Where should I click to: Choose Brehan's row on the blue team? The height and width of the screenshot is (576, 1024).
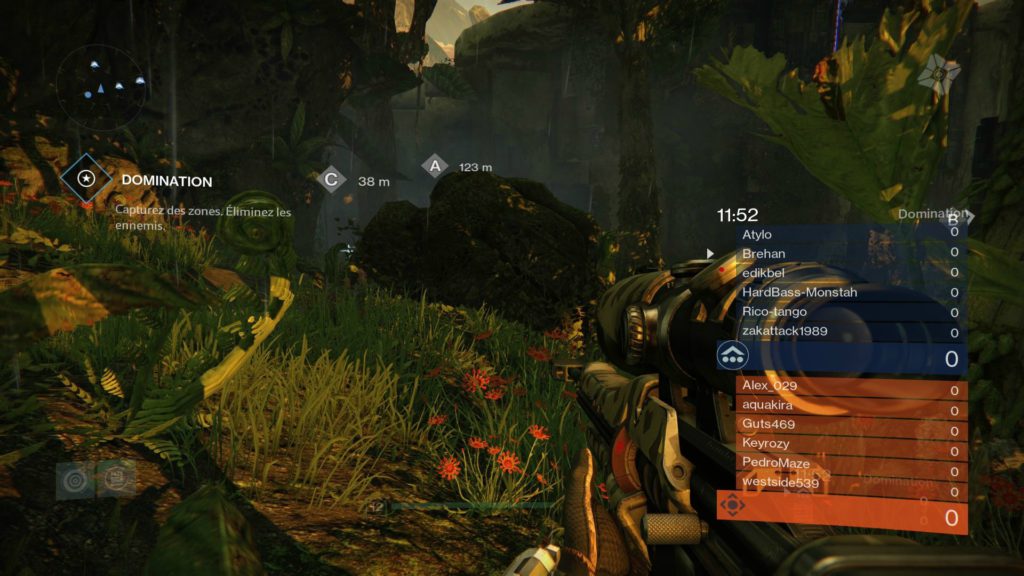pyautogui.click(x=852, y=254)
